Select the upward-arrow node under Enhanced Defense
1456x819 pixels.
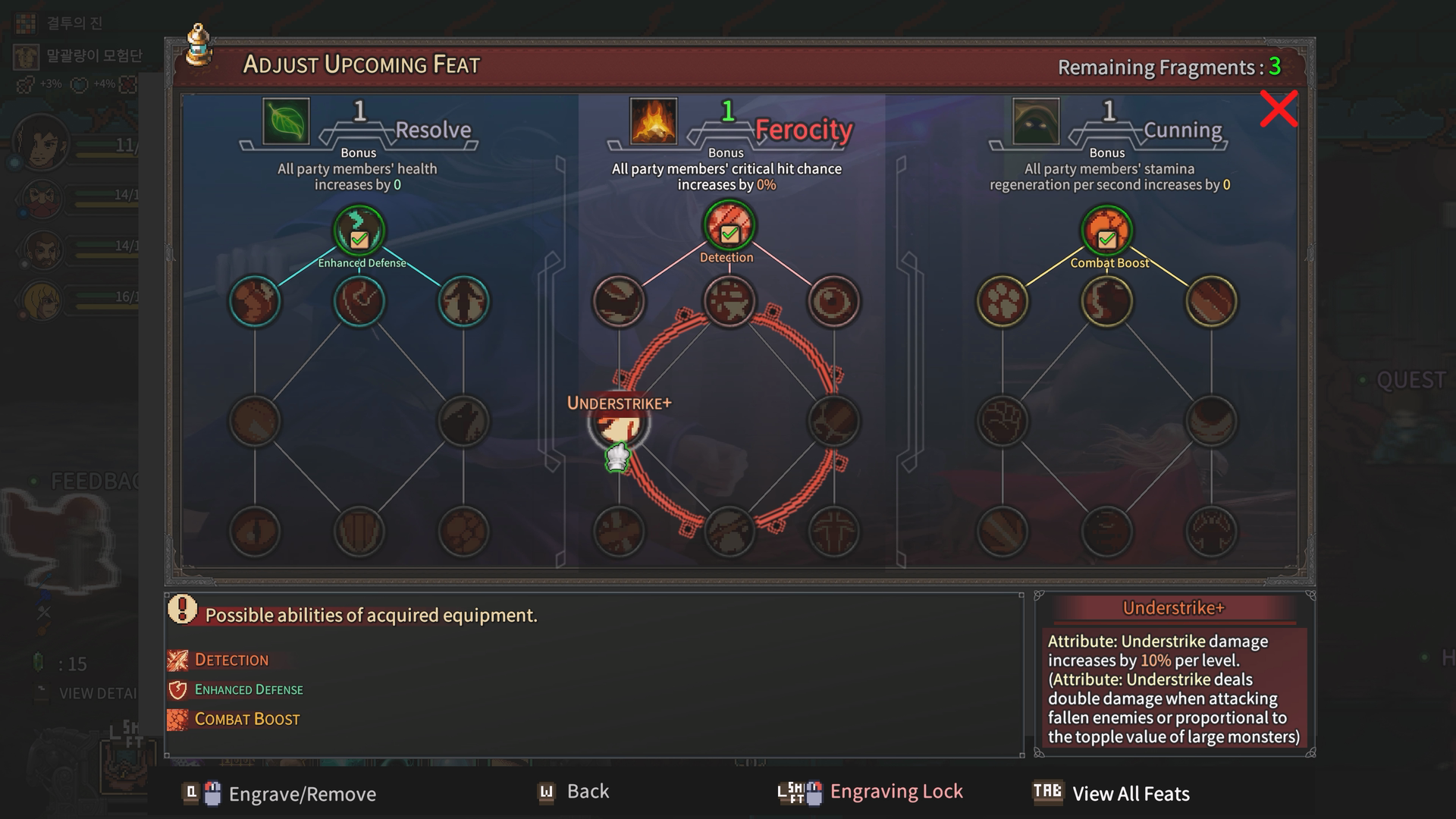[x=463, y=301]
